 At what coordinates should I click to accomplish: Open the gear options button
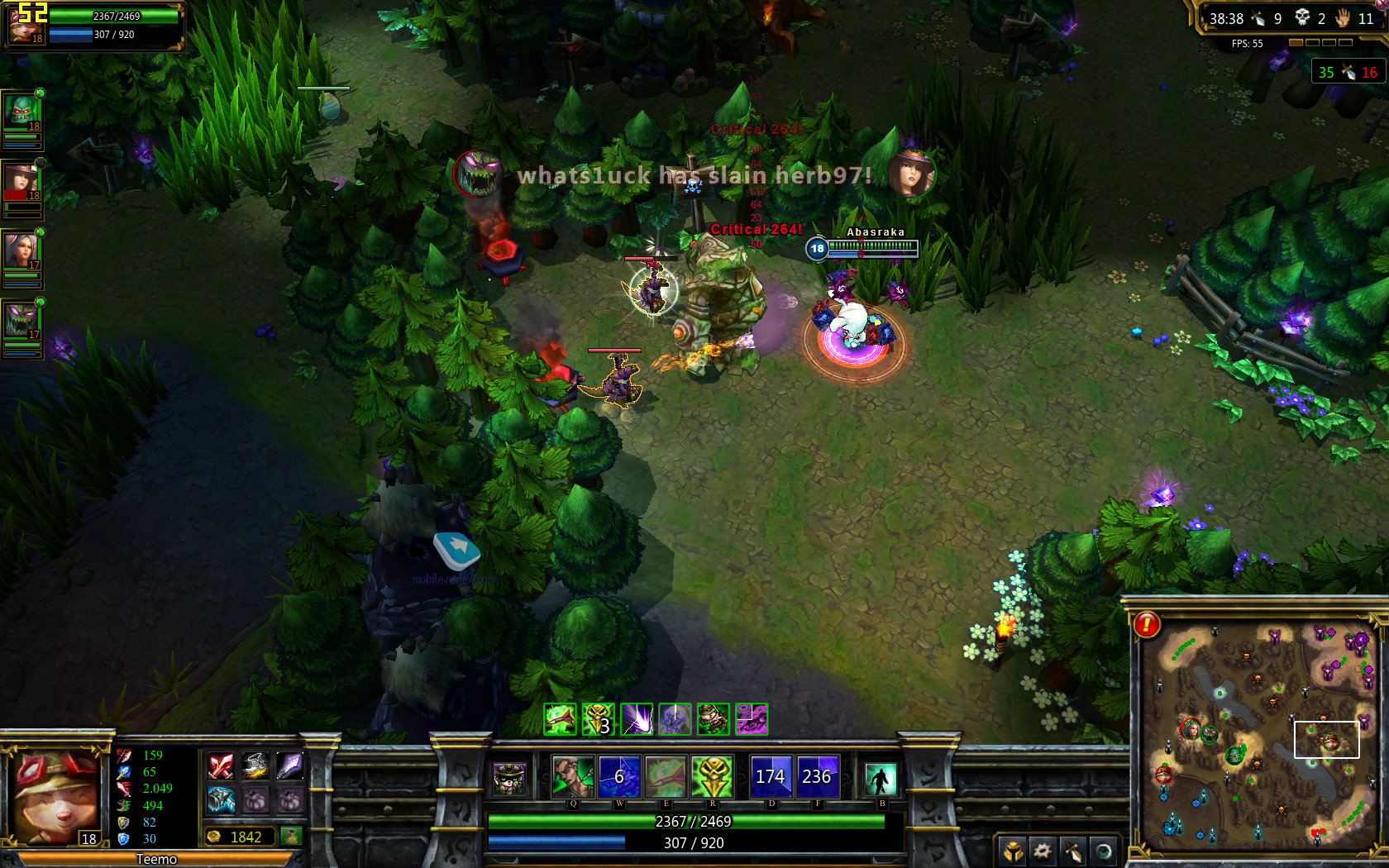coord(1043,850)
